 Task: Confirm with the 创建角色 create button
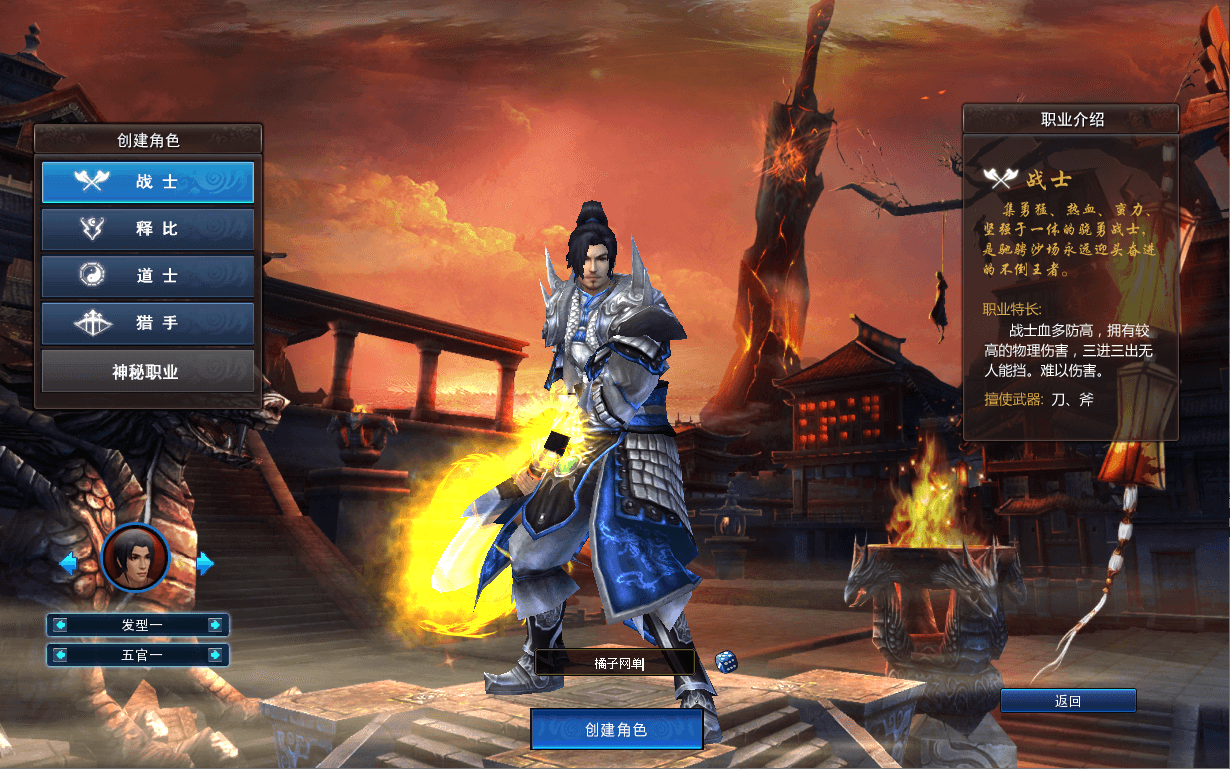[616, 730]
